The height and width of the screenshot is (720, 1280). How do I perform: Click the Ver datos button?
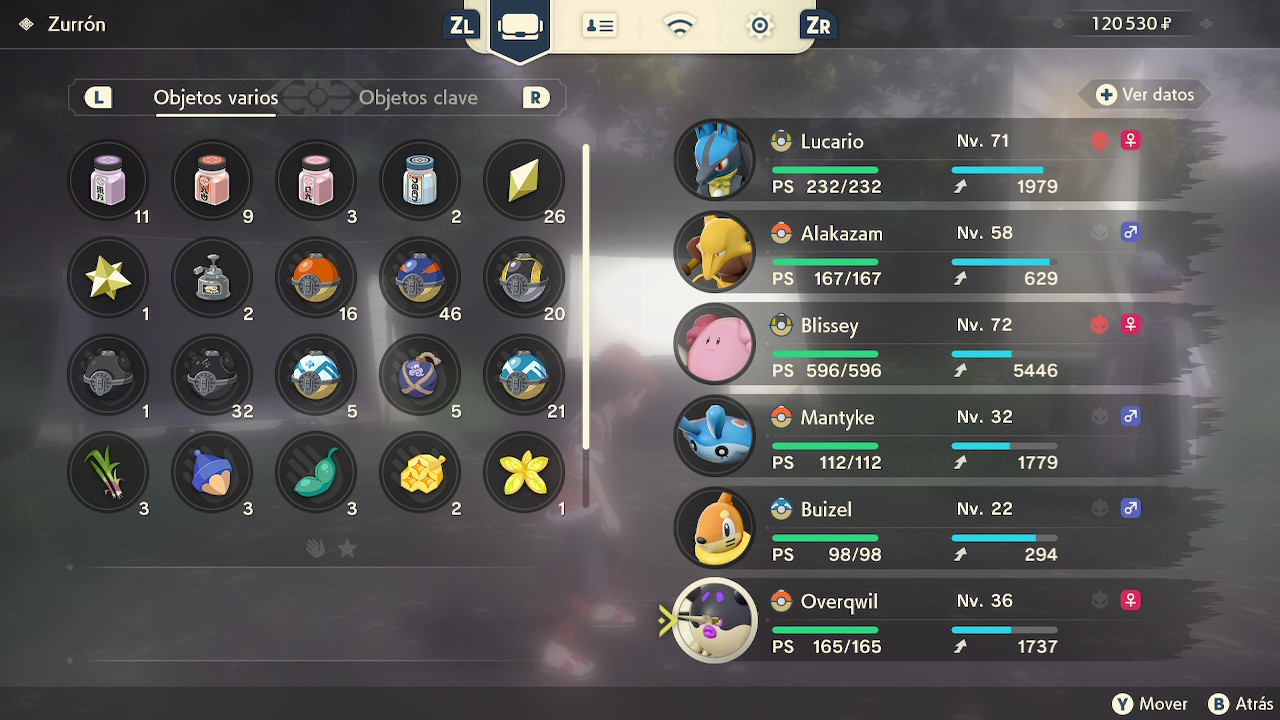(x=1145, y=95)
